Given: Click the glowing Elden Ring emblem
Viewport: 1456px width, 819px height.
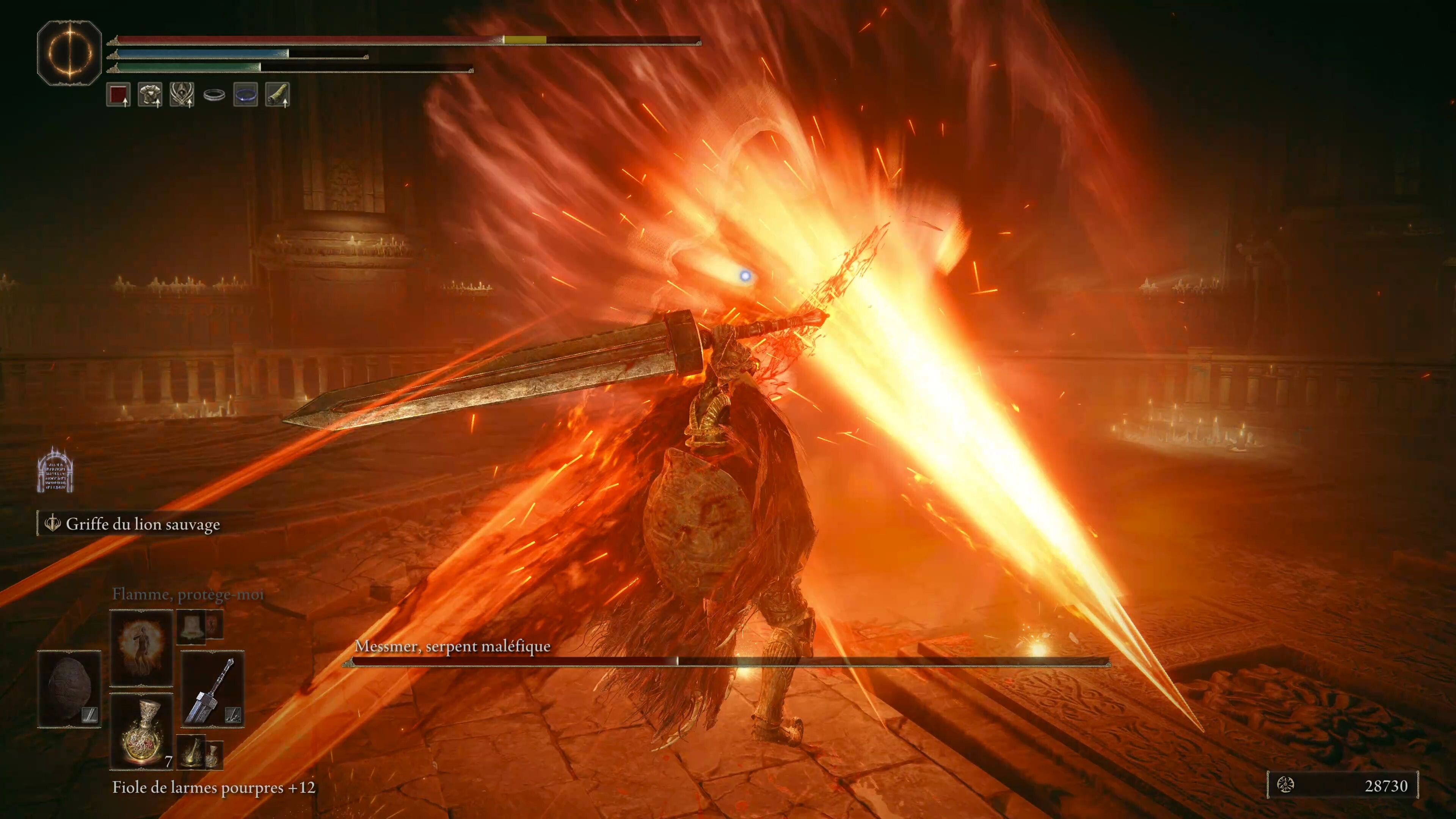Looking at the screenshot, I should [69, 53].
